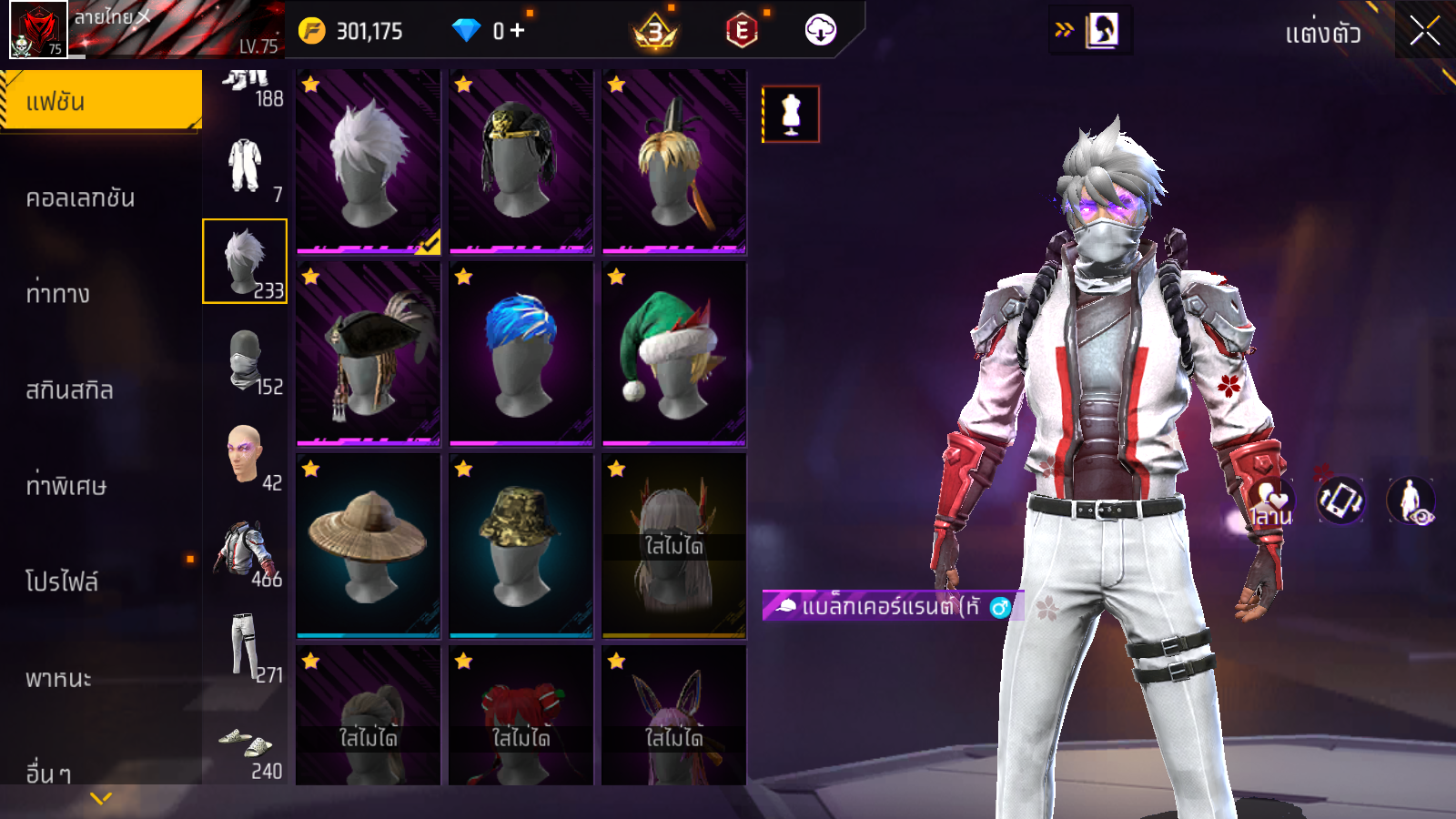Image resolution: width=1456 pixels, height=819 pixels.
Task: Select the camouflage bucket hat
Action: tap(521, 546)
